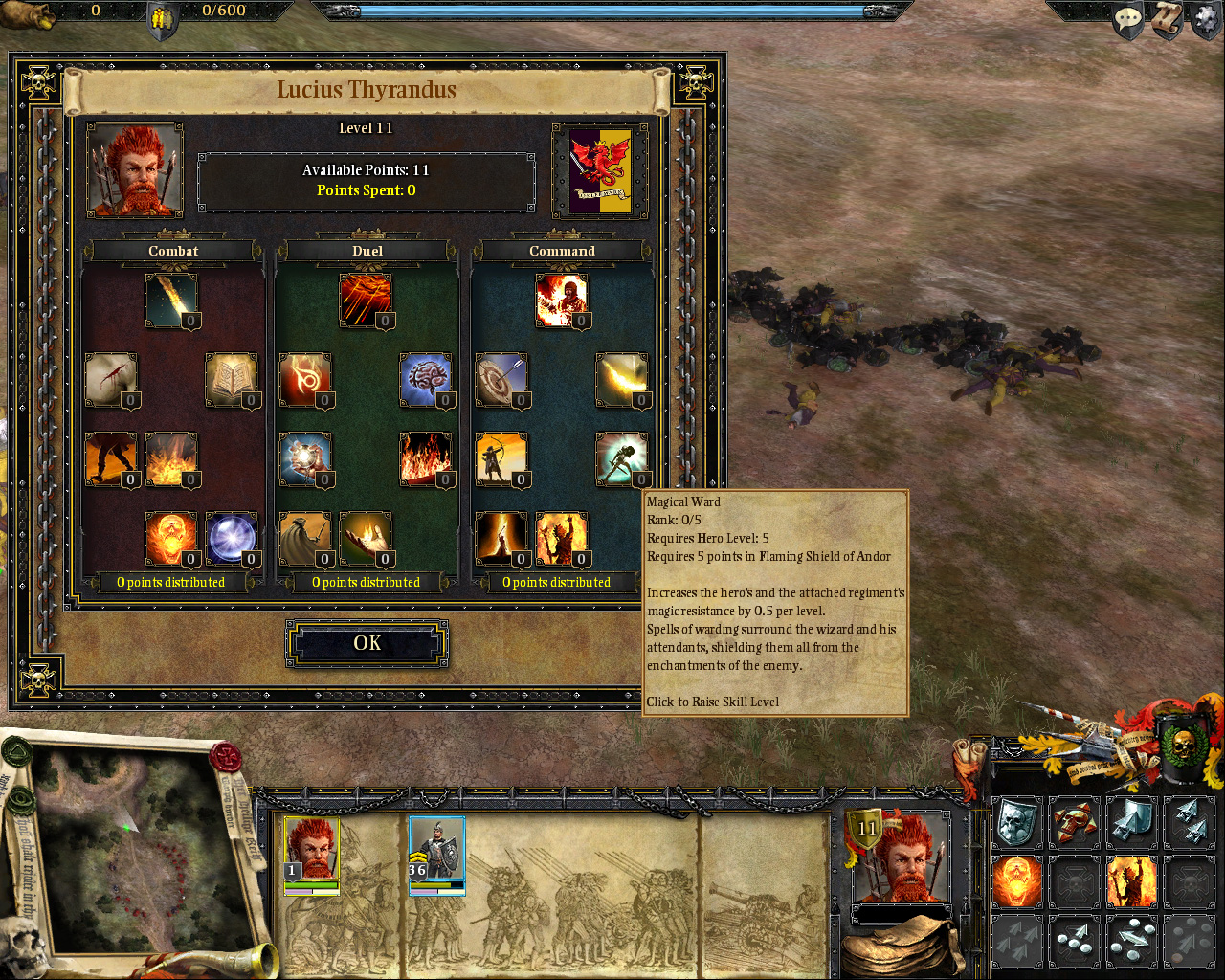
Task: Switch to the Combat skill tree tab
Action: click(x=172, y=251)
